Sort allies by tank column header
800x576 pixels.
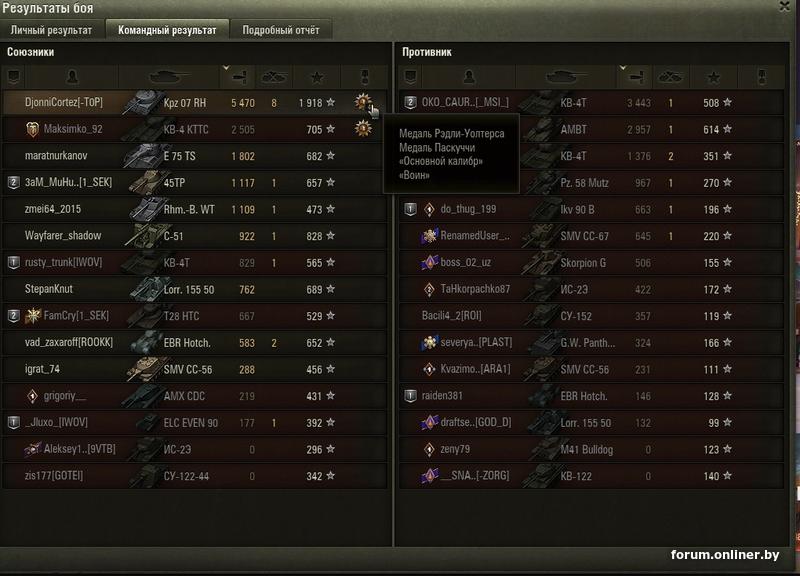click(170, 76)
